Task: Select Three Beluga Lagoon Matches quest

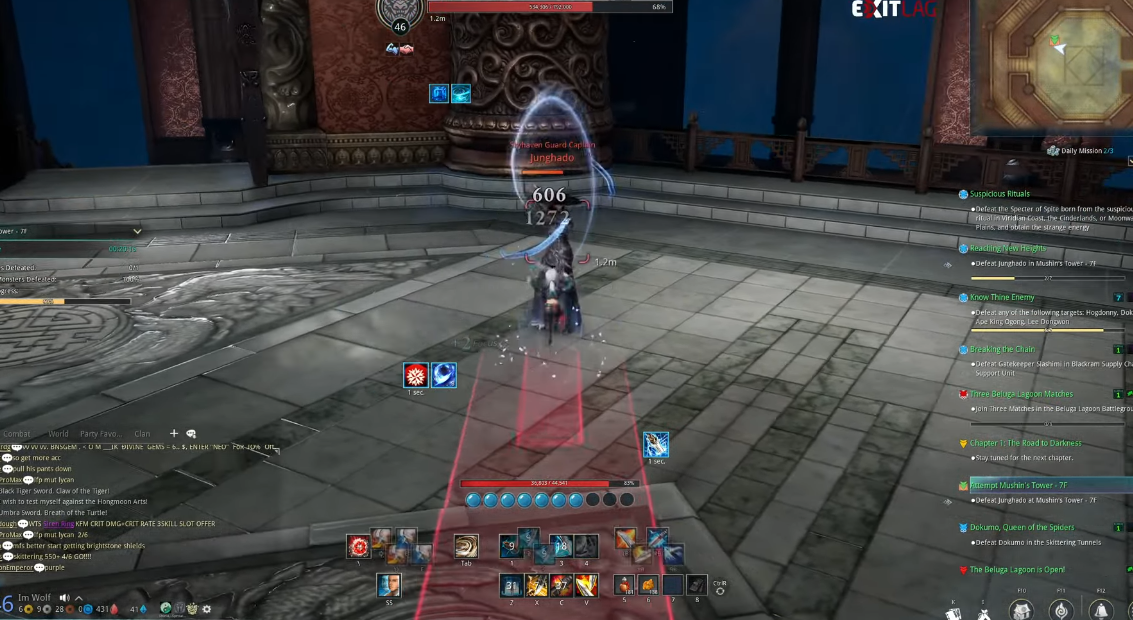Action: pos(1020,394)
